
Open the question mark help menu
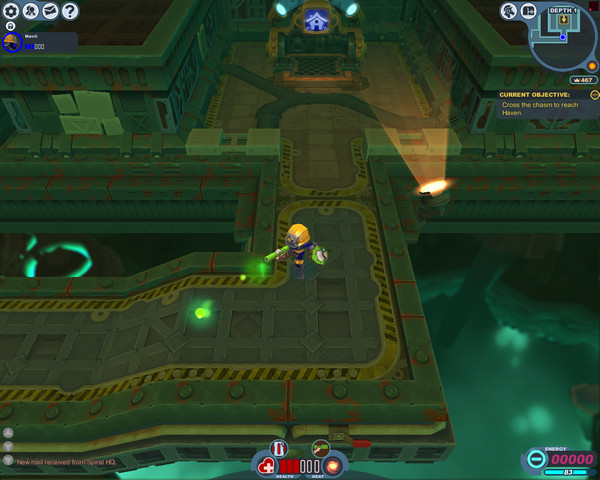click(70, 11)
